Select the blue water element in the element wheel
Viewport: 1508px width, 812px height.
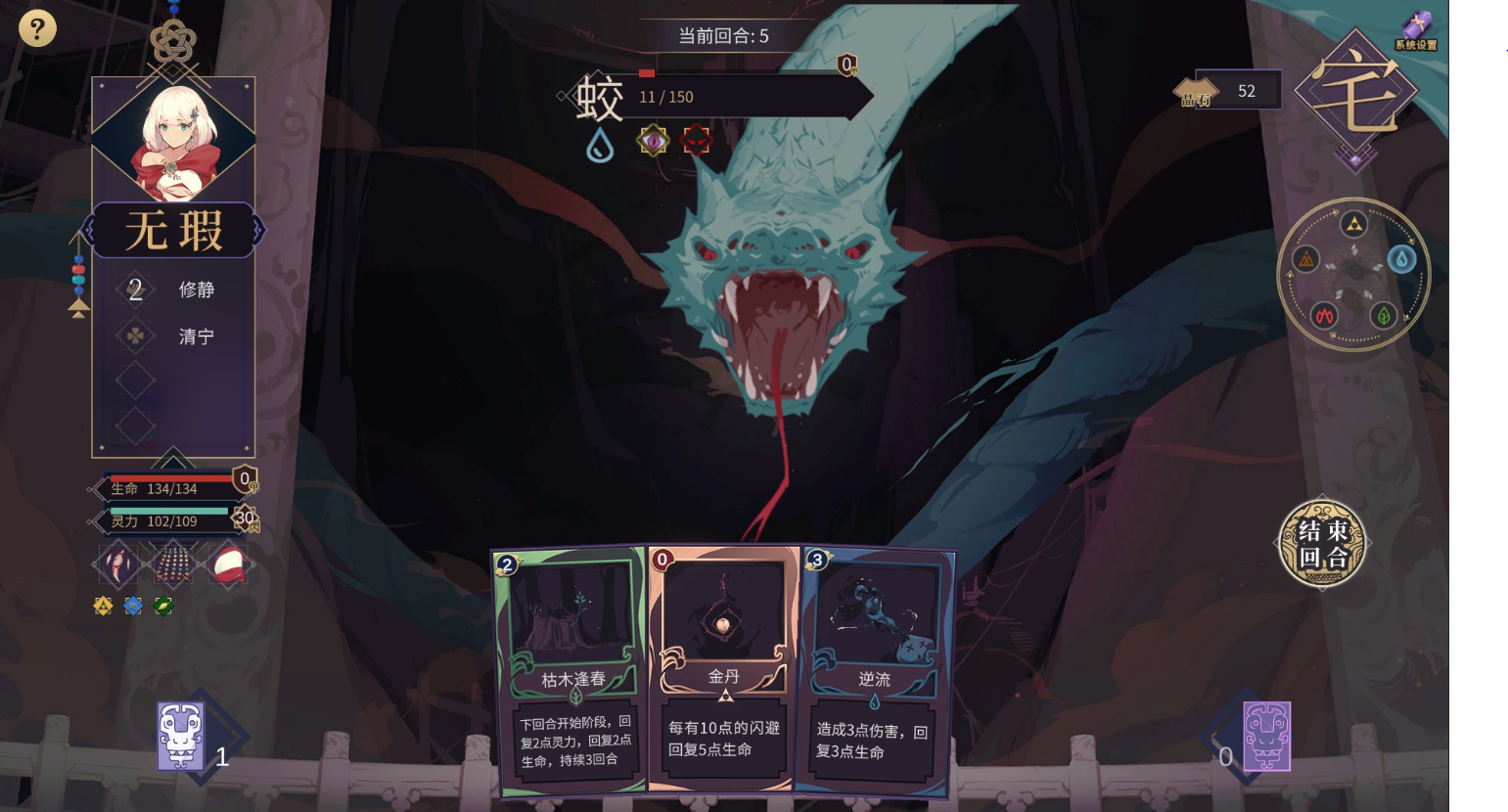click(1401, 258)
